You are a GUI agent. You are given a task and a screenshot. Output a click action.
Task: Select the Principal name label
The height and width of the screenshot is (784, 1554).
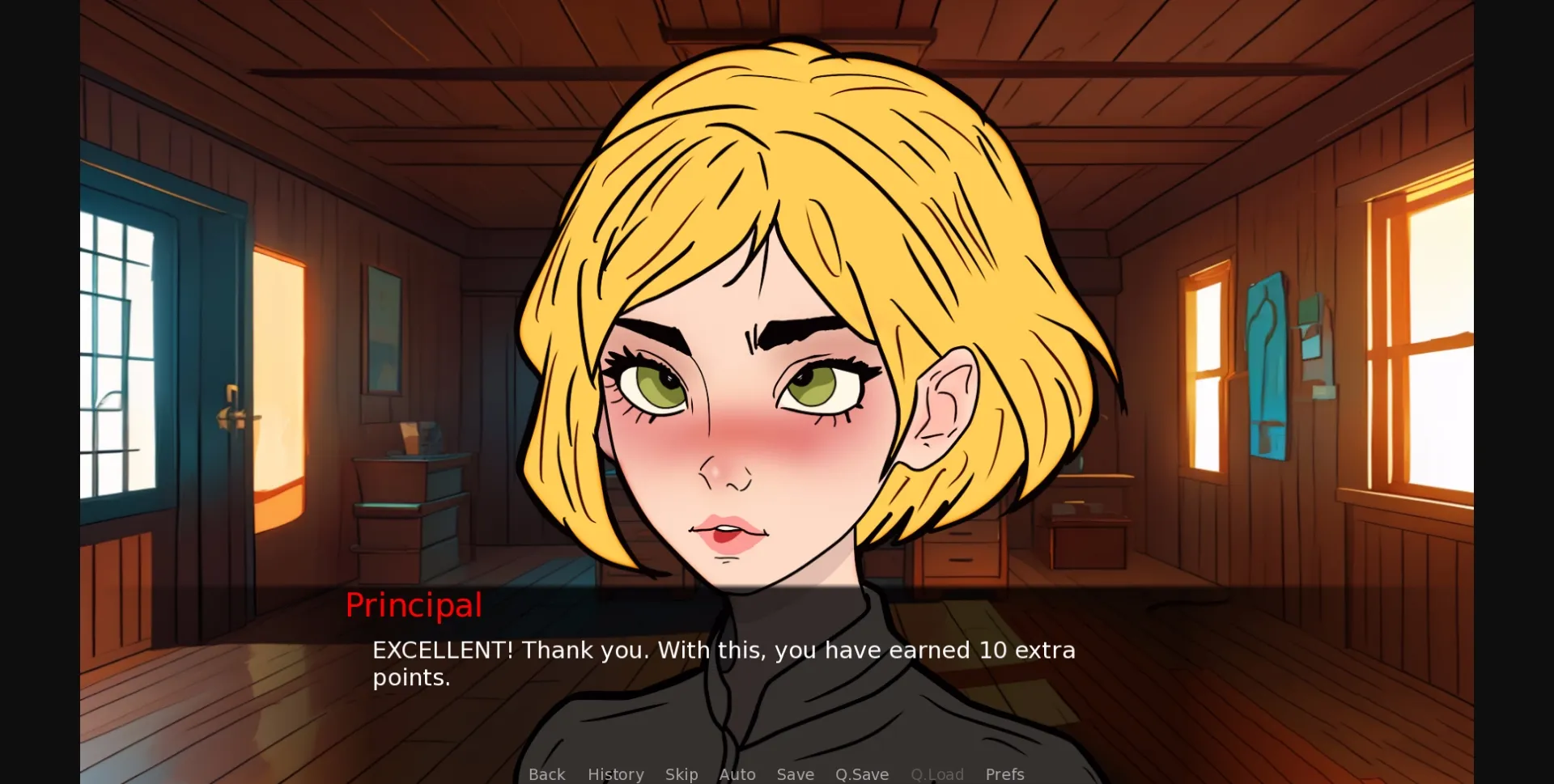coord(414,605)
